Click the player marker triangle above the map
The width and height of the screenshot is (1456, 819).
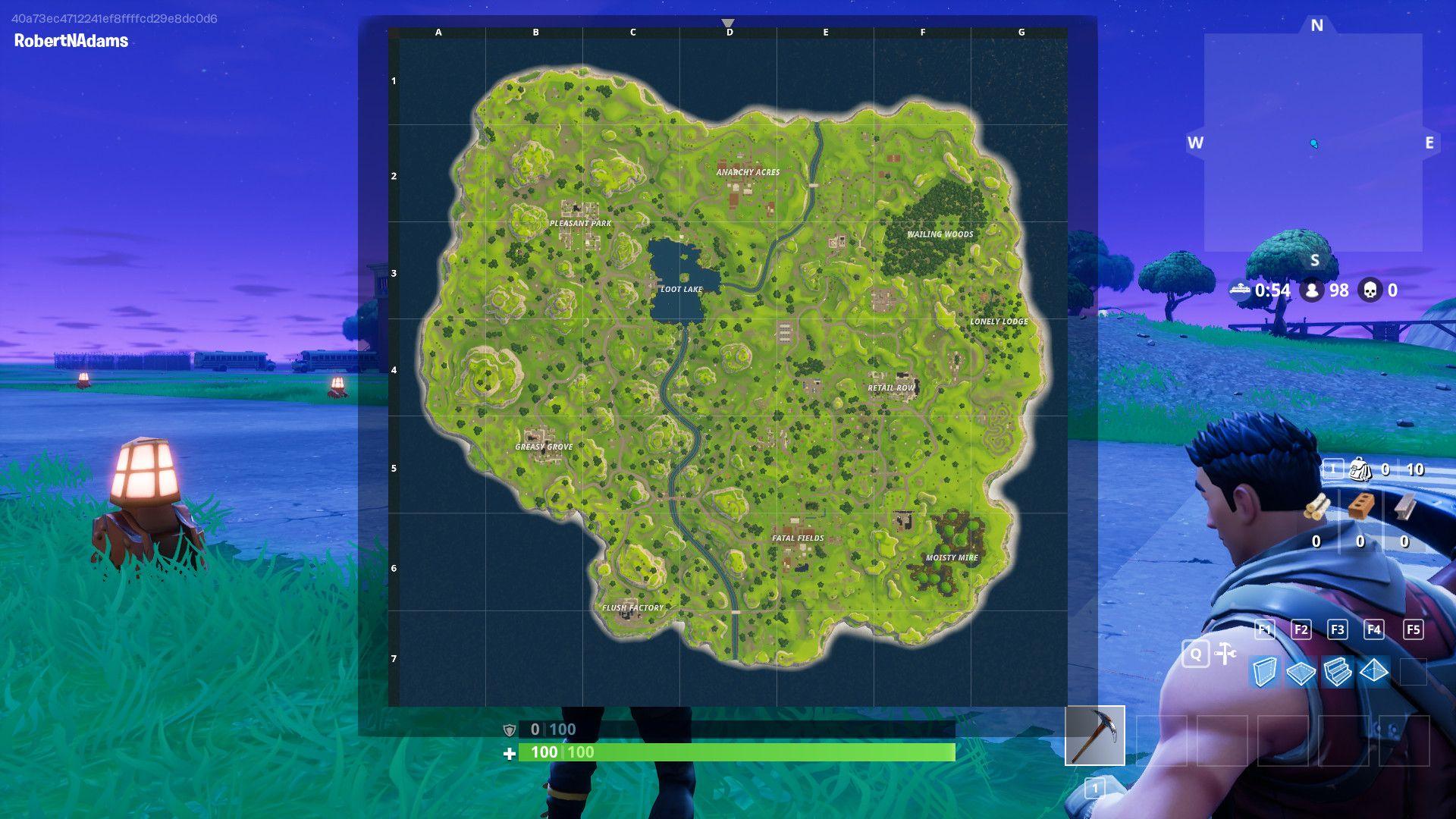pyautogui.click(x=729, y=23)
